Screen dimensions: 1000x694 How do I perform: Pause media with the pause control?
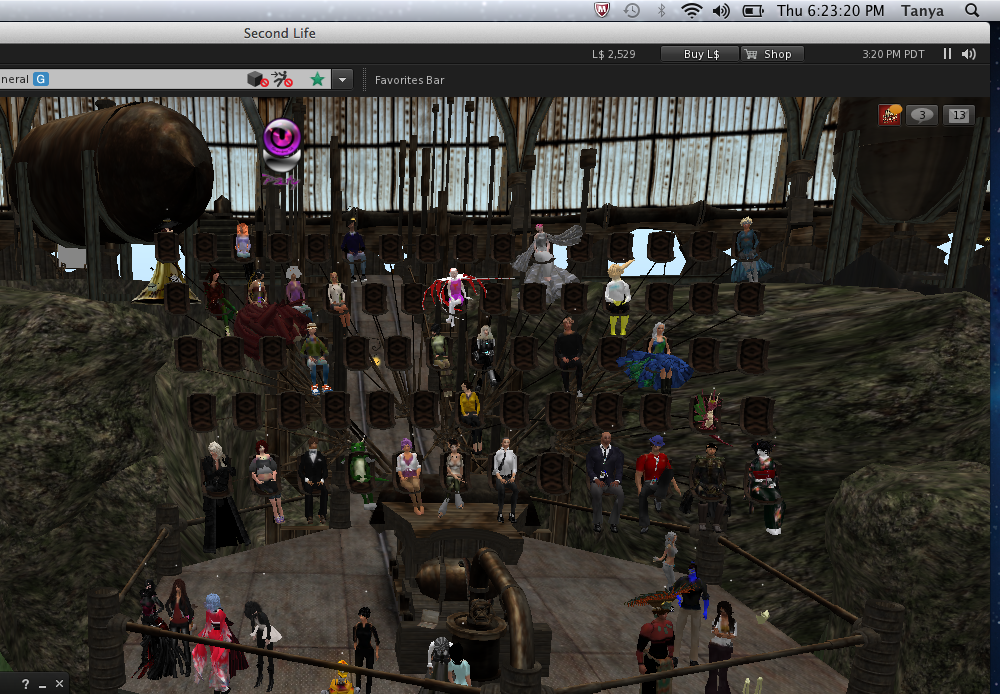coord(947,54)
